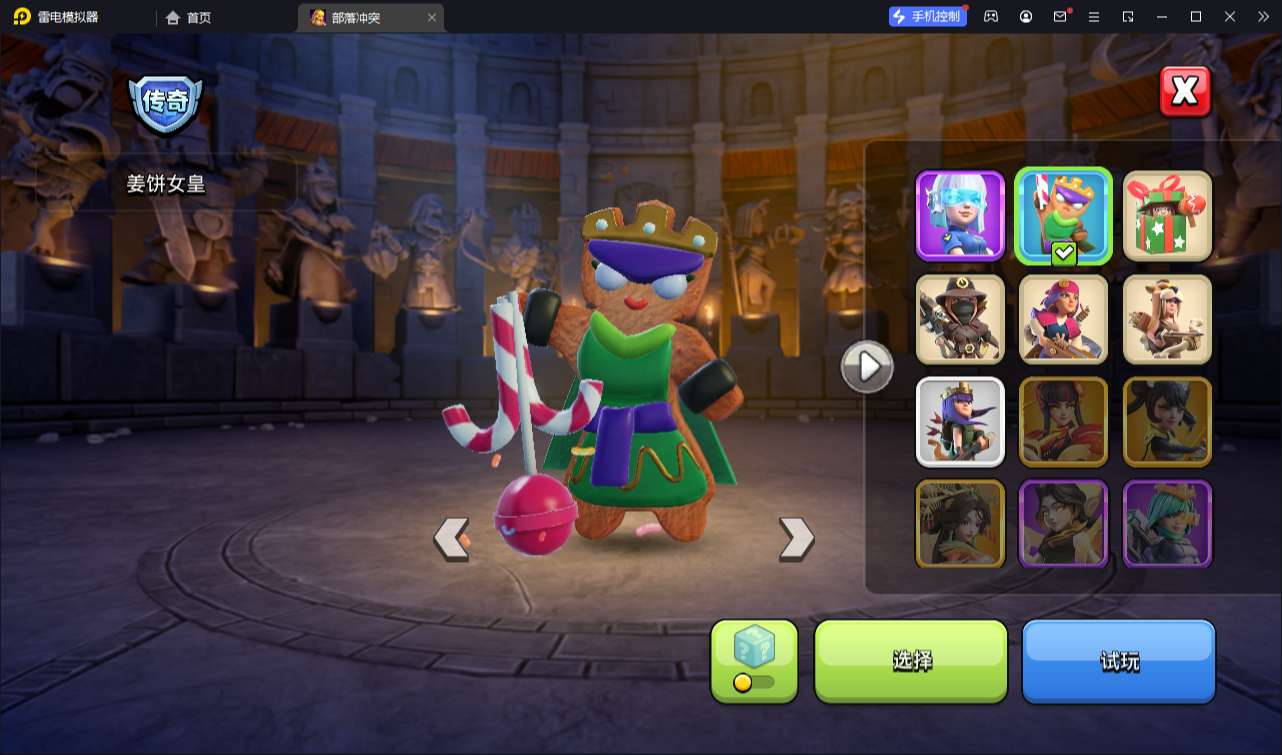Close the skin selection screen
This screenshot has width=1282, height=755.
point(1185,92)
